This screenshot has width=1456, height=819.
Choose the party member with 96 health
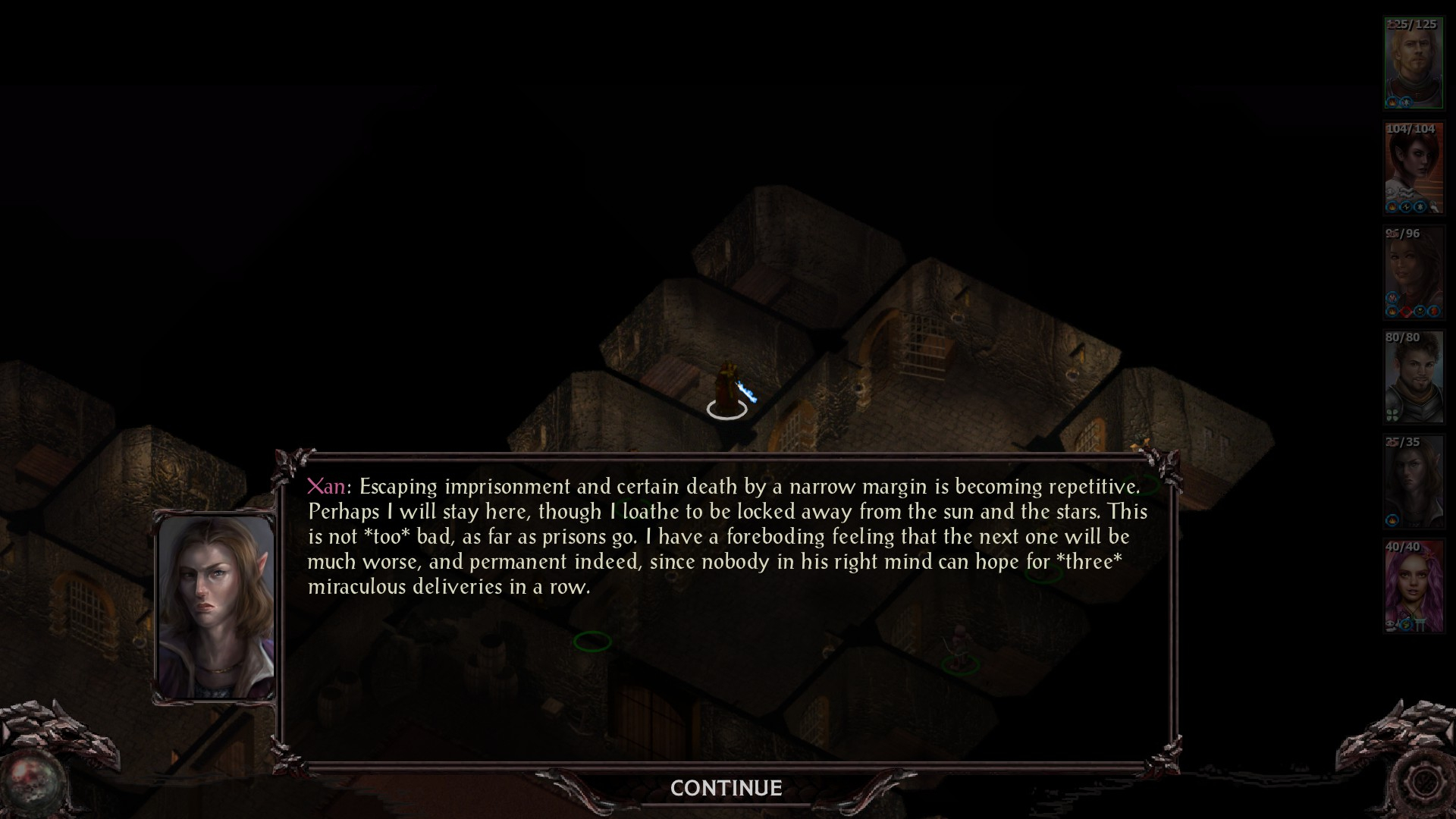1413,272
